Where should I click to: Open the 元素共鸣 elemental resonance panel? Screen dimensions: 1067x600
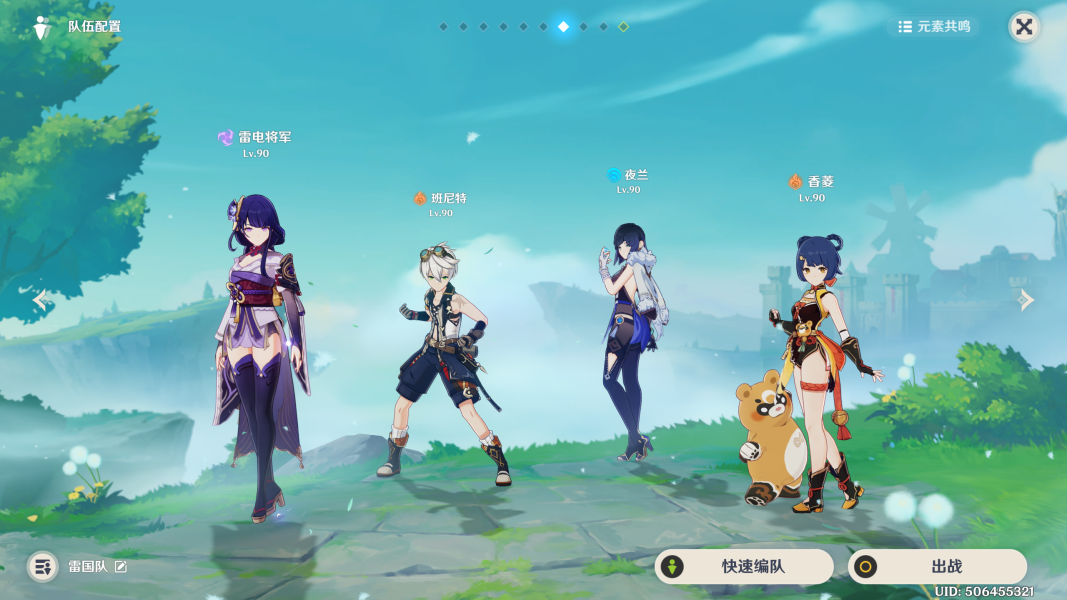point(934,27)
